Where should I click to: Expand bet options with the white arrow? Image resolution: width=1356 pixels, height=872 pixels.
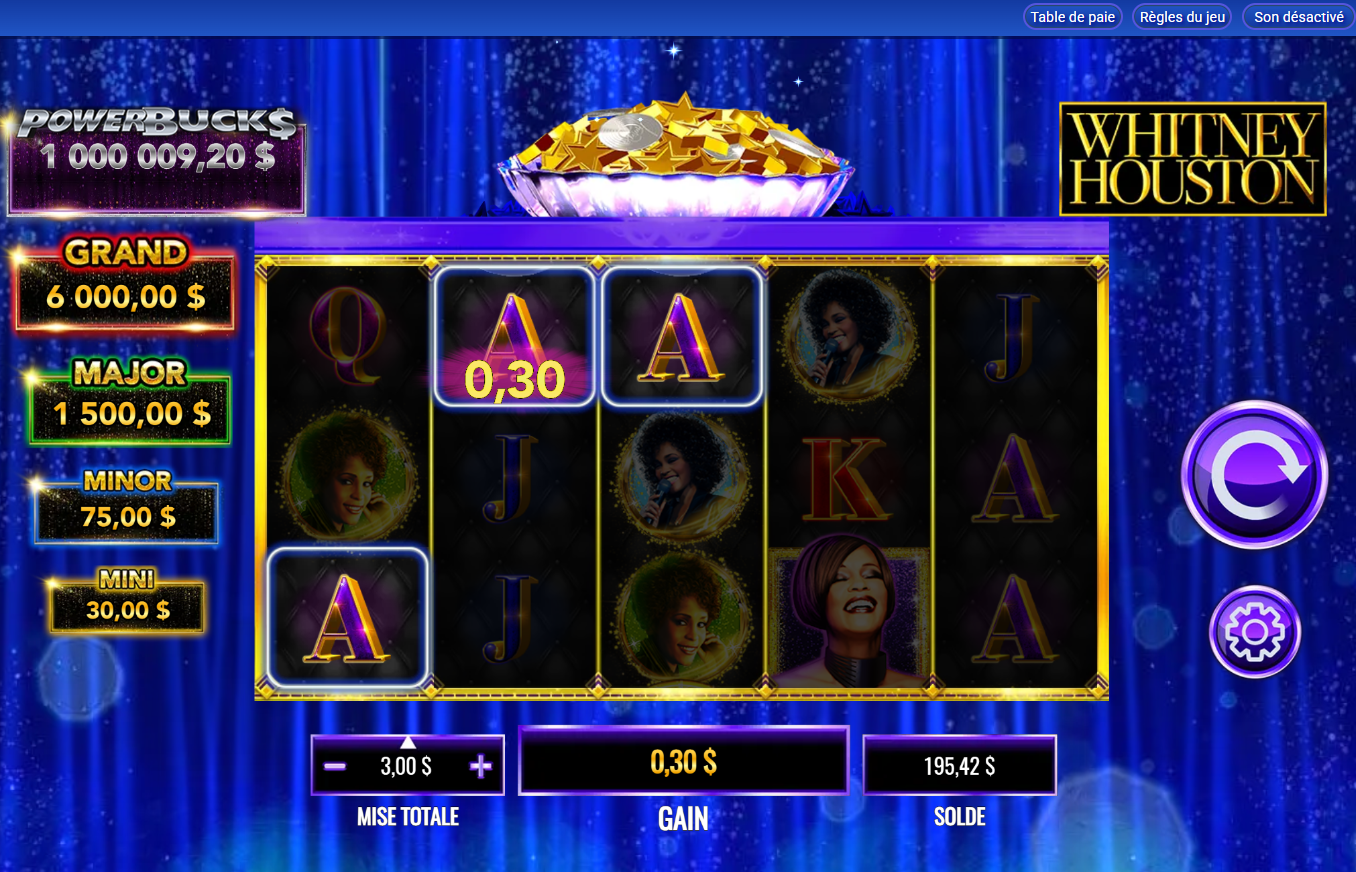(x=407, y=741)
